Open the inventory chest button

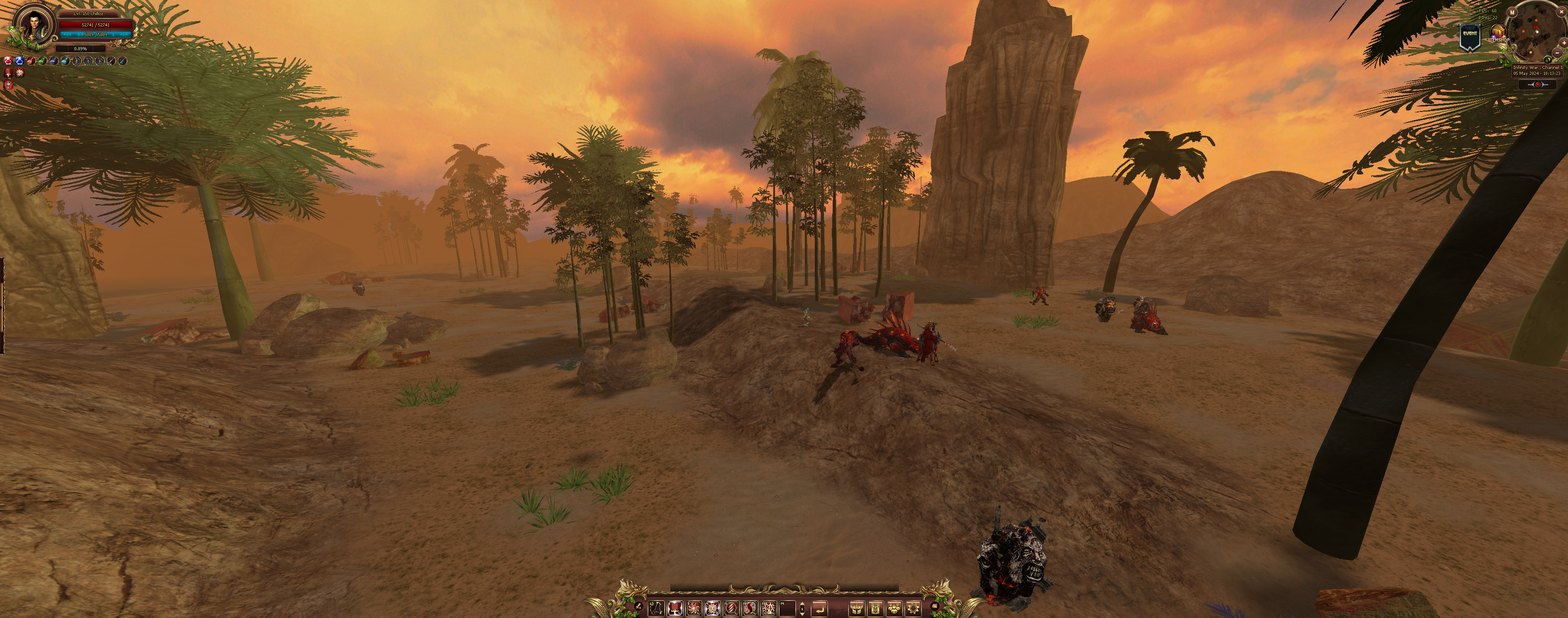click(x=875, y=607)
